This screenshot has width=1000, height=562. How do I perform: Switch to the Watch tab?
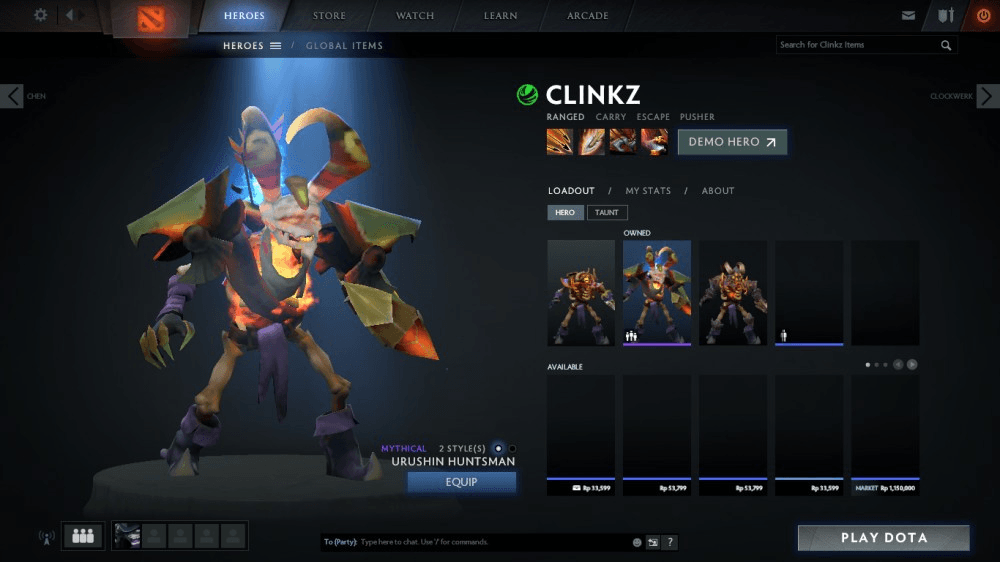coord(415,16)
